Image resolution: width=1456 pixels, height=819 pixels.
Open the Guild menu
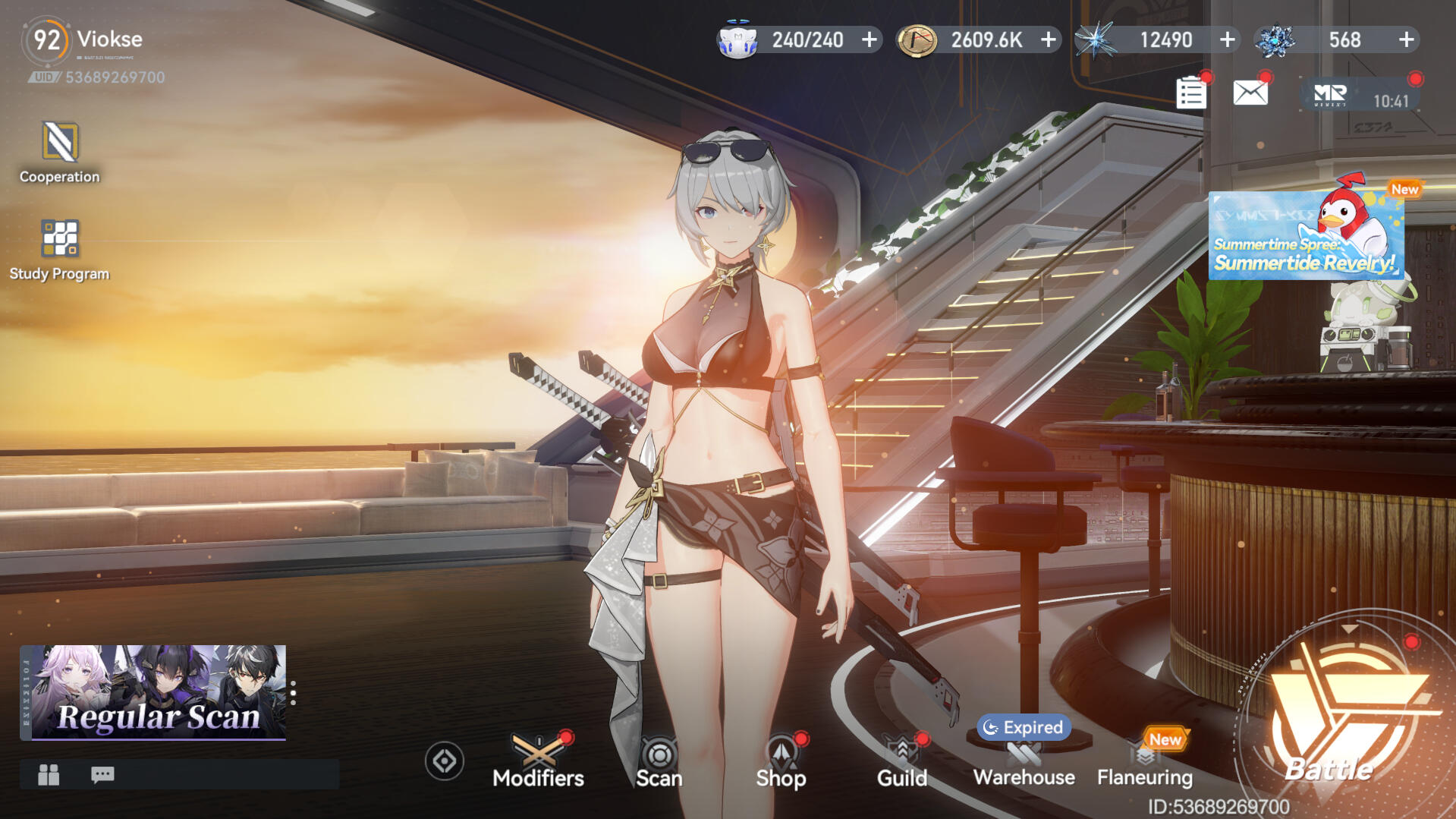tap(902, 761)
